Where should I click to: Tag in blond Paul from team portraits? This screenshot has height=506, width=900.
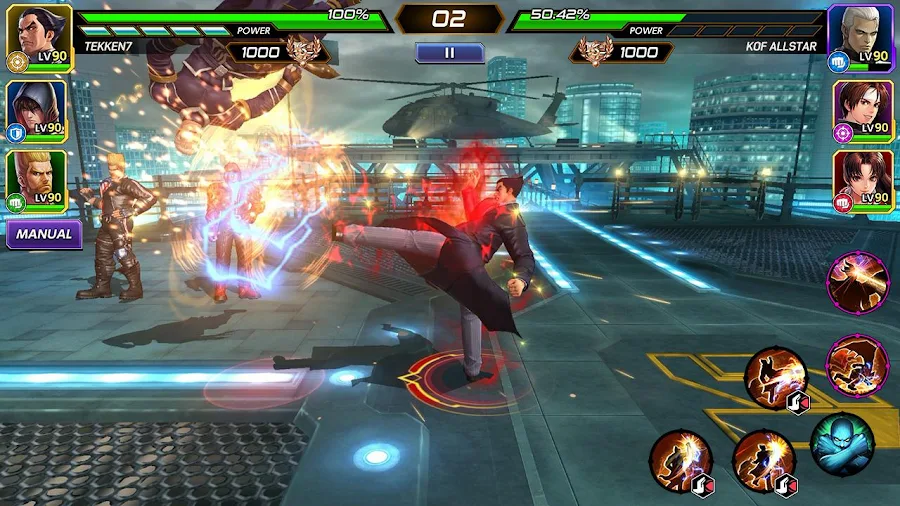coord(36,180)
